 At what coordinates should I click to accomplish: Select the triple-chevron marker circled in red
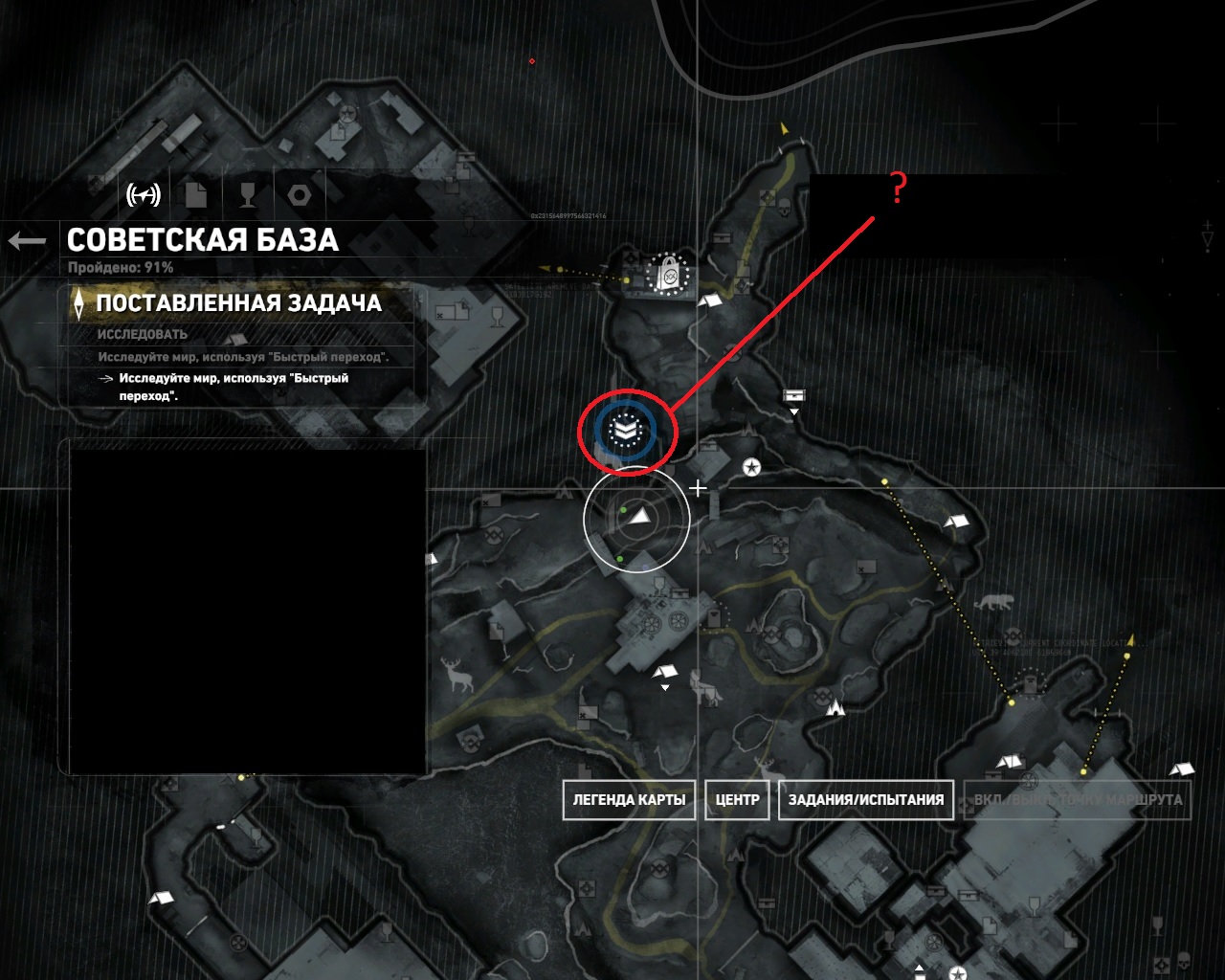[x=626, y=431]
